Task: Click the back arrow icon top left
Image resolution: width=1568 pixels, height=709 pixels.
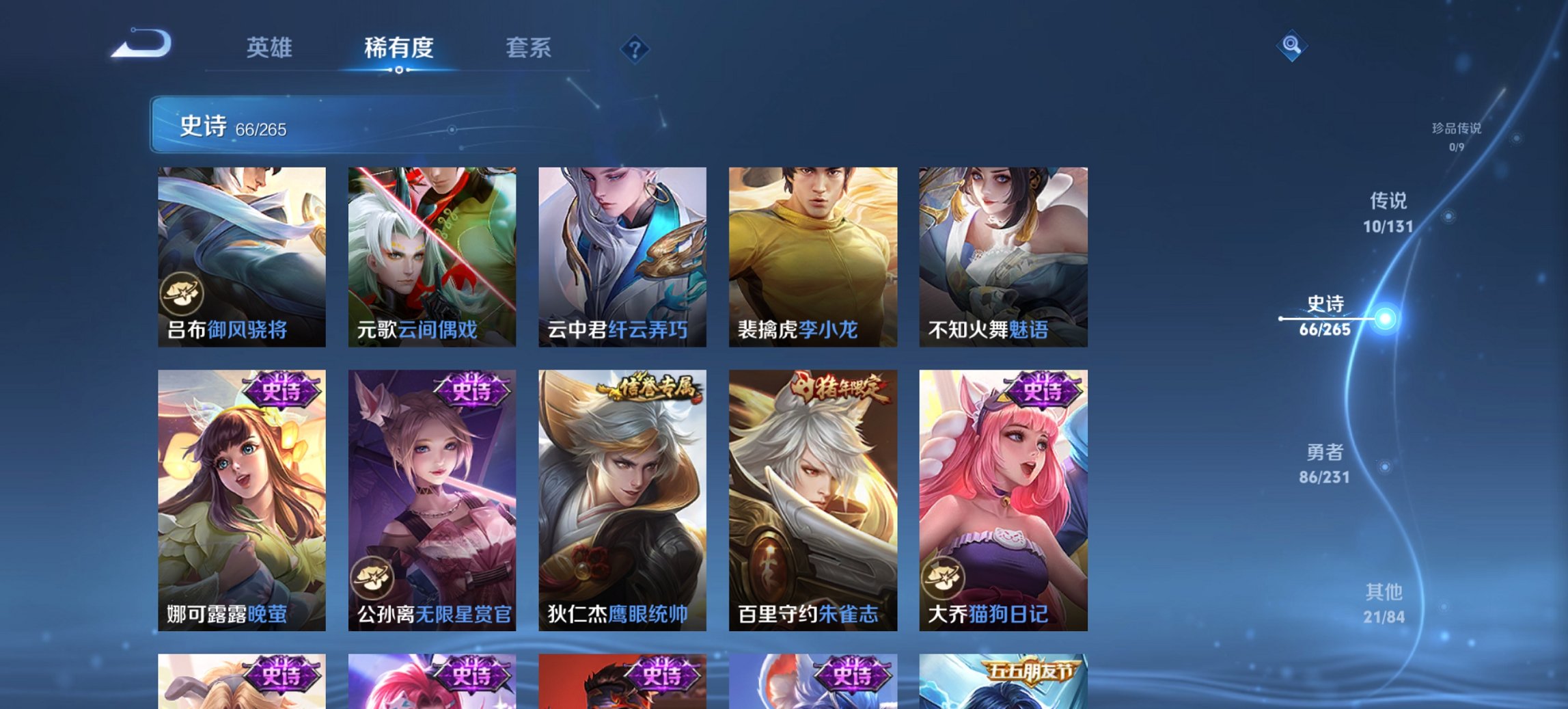Action: point(143,46)
